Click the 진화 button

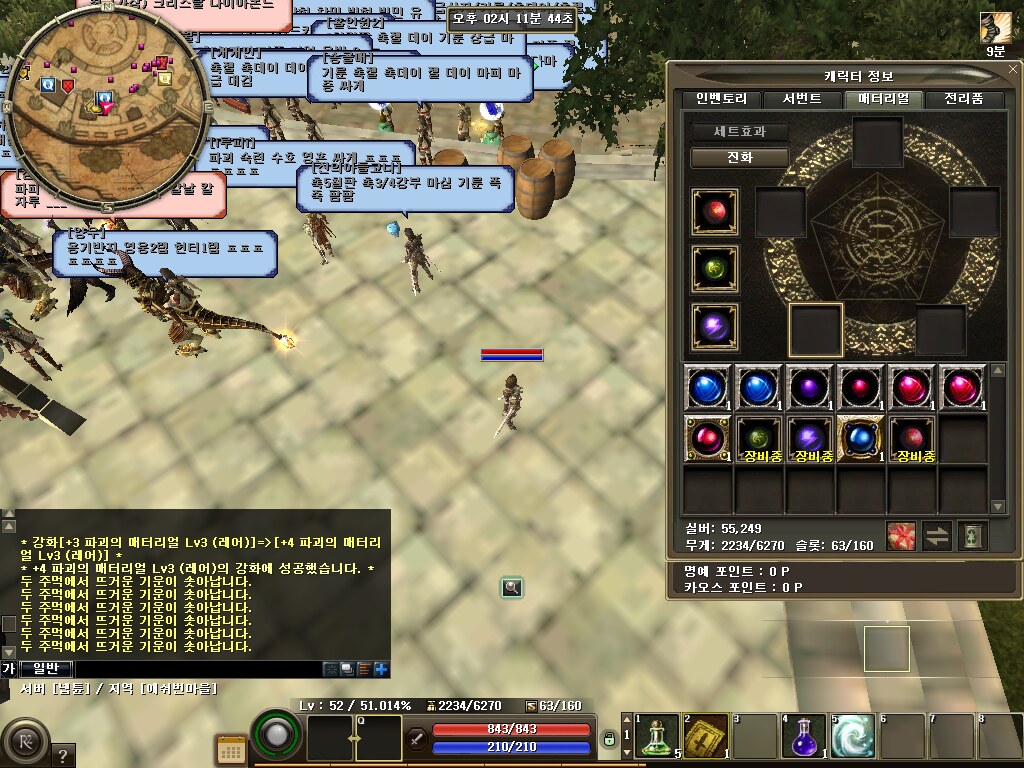[x=739, y=158]
